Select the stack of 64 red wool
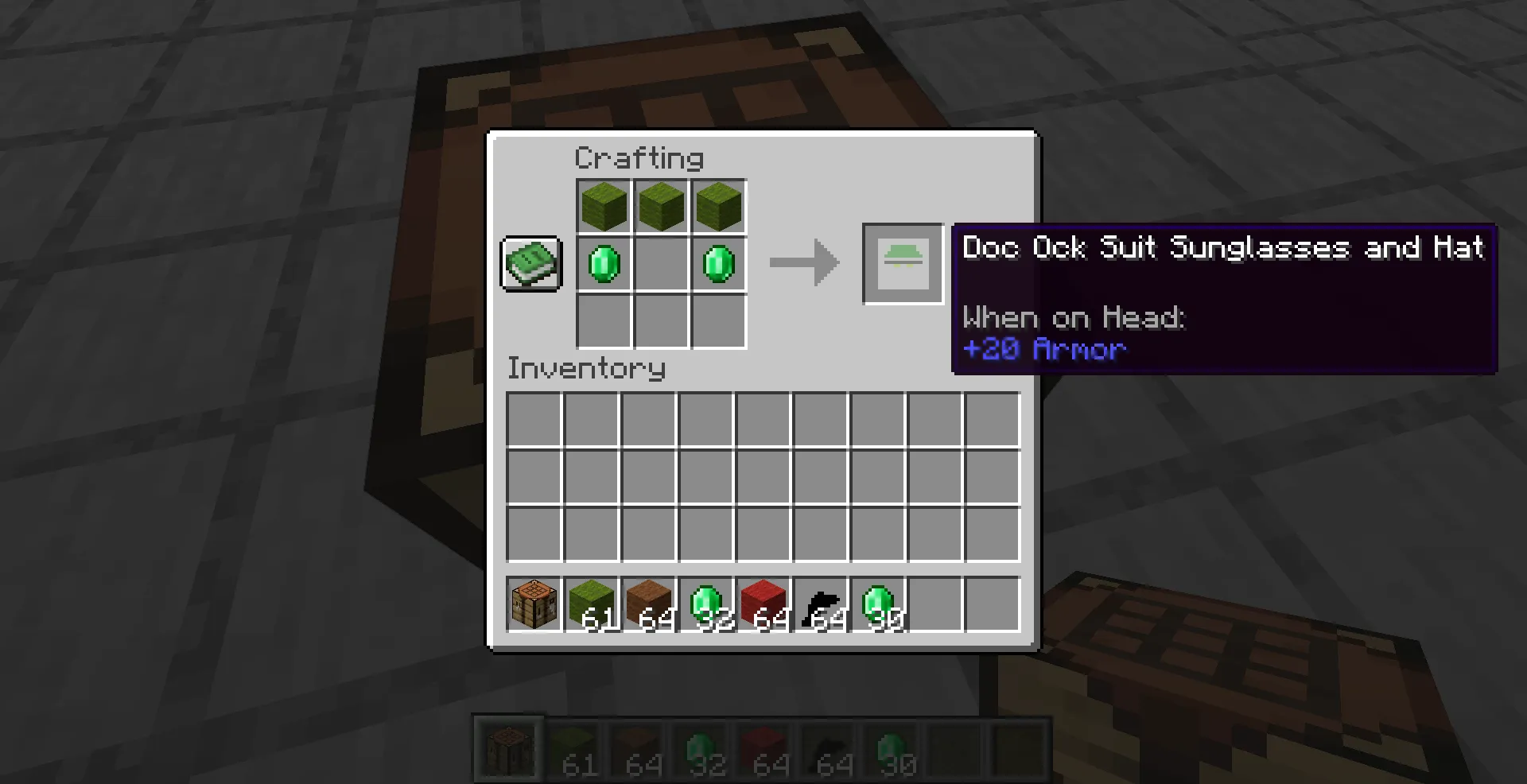The width and height of the screenshot is (1527, 784). click(762, 603)
